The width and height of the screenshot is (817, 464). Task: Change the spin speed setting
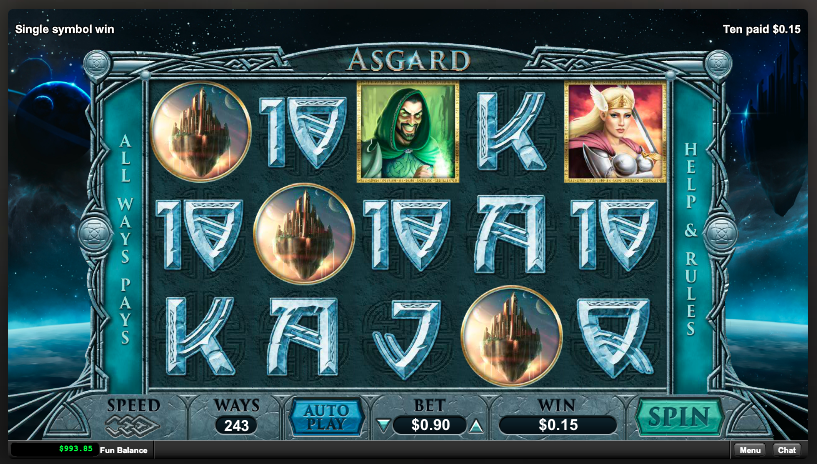[133, 416]
